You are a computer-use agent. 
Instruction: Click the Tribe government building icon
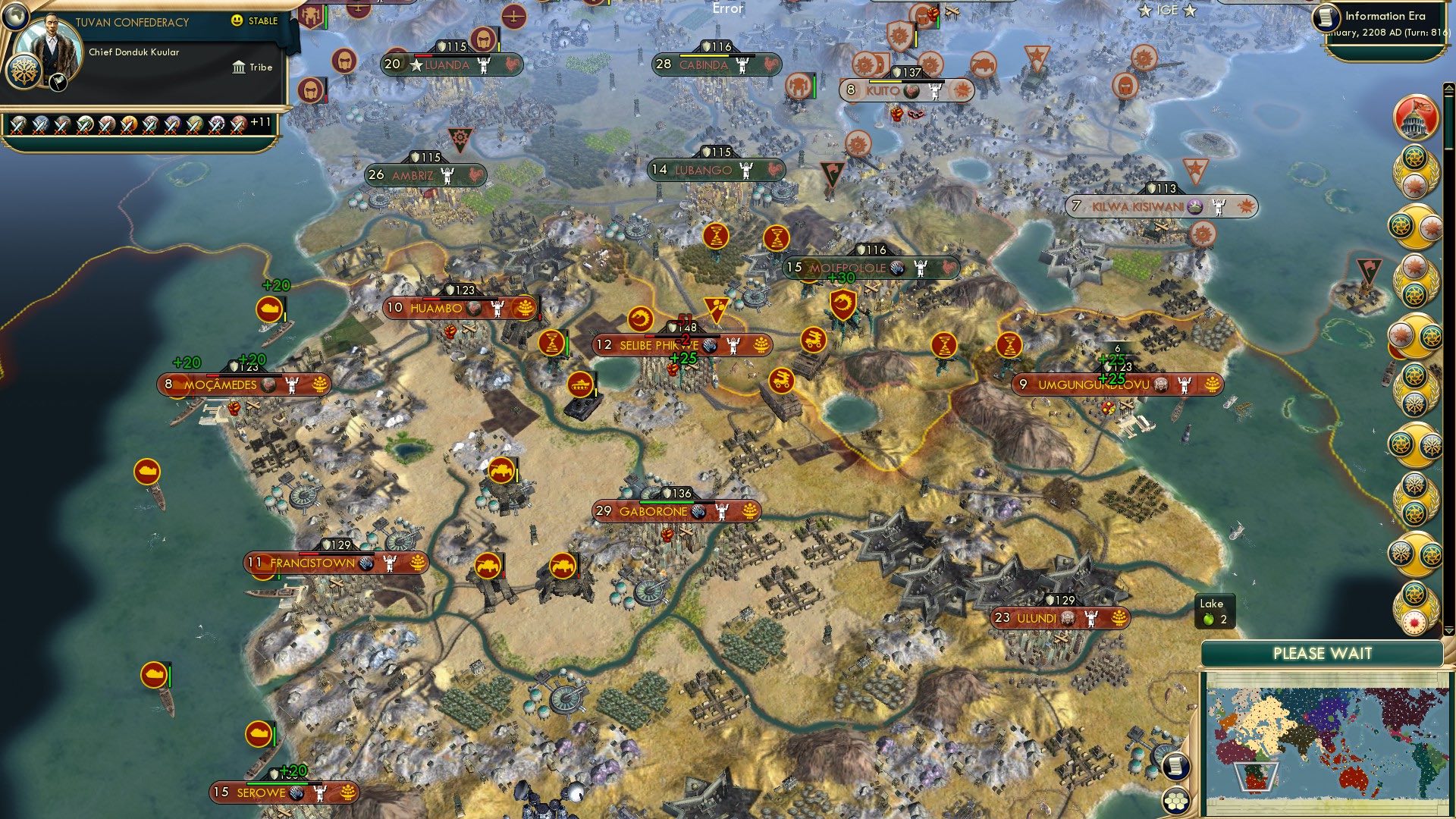(x=239, y=67)
